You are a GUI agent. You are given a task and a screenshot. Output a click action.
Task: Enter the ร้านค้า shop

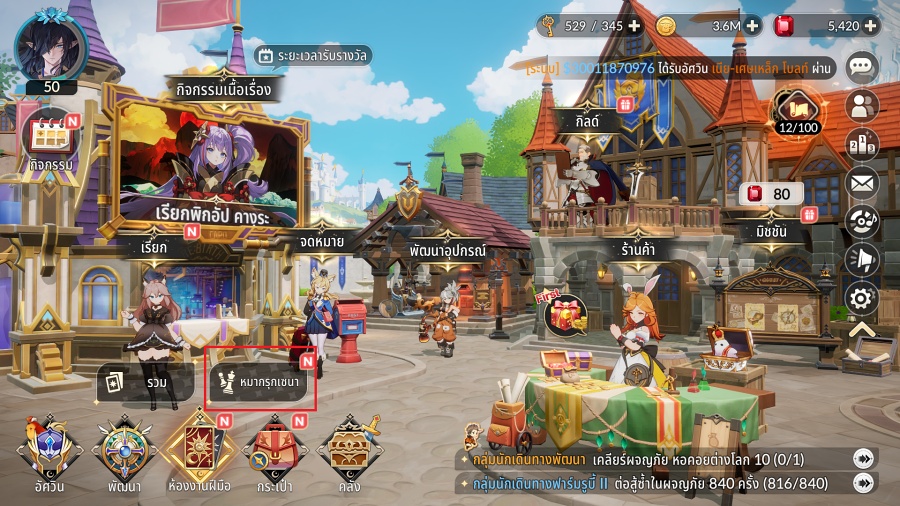tap(636, 250)
